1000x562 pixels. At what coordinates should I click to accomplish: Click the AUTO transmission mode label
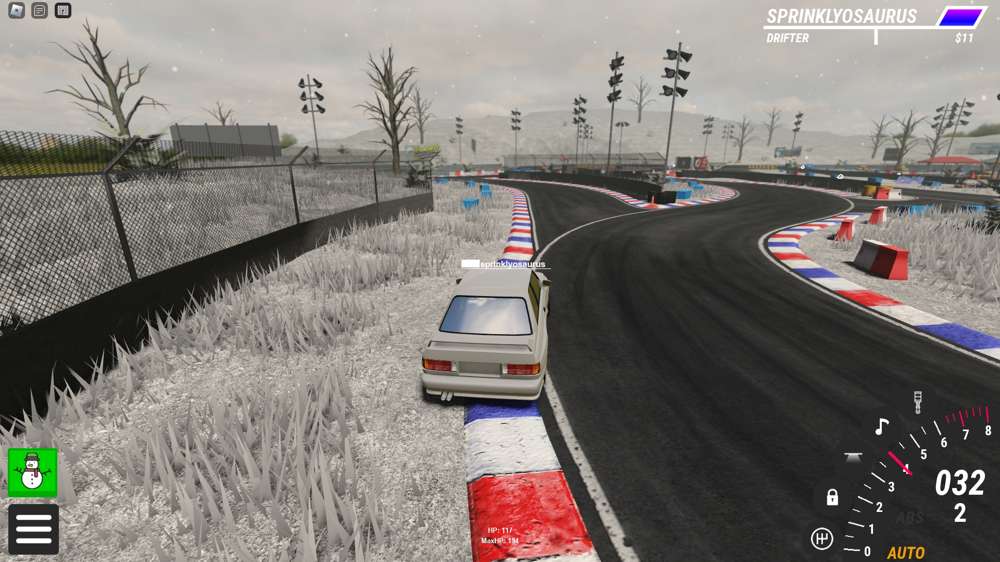(906, 552)
